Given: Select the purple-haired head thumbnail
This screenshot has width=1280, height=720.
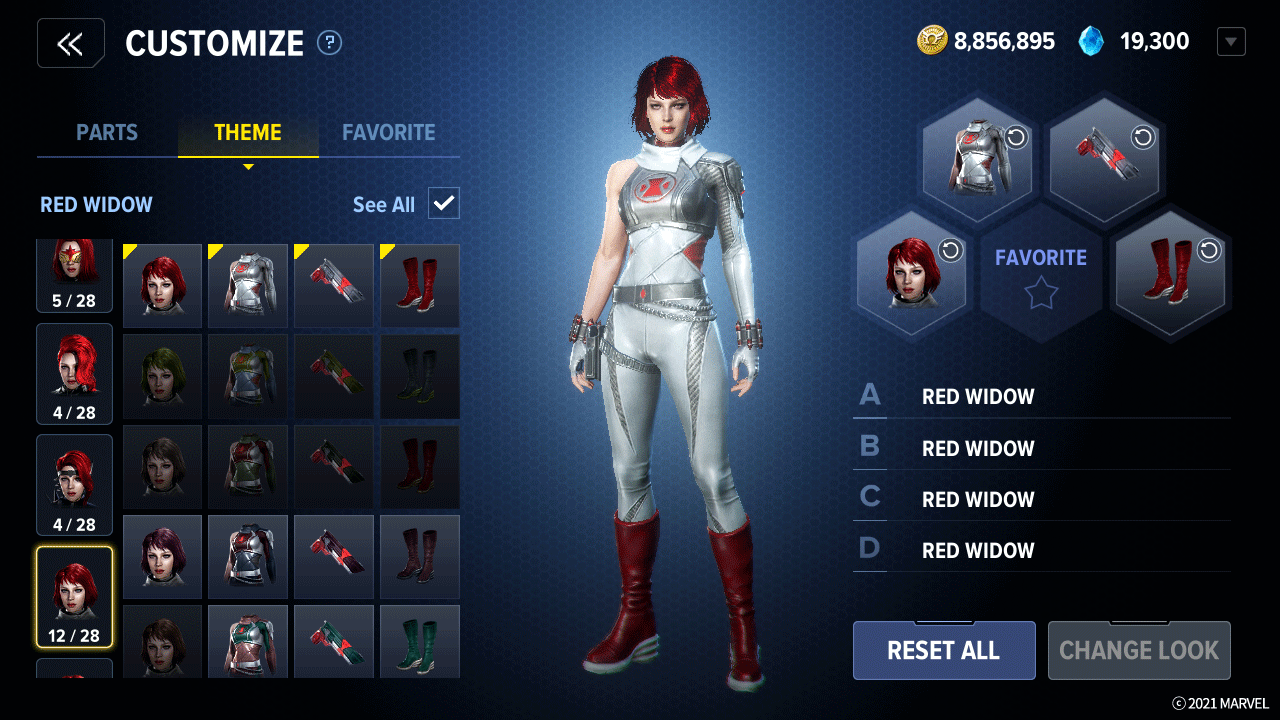Looking at the screenshot, I should coord(162,556).
